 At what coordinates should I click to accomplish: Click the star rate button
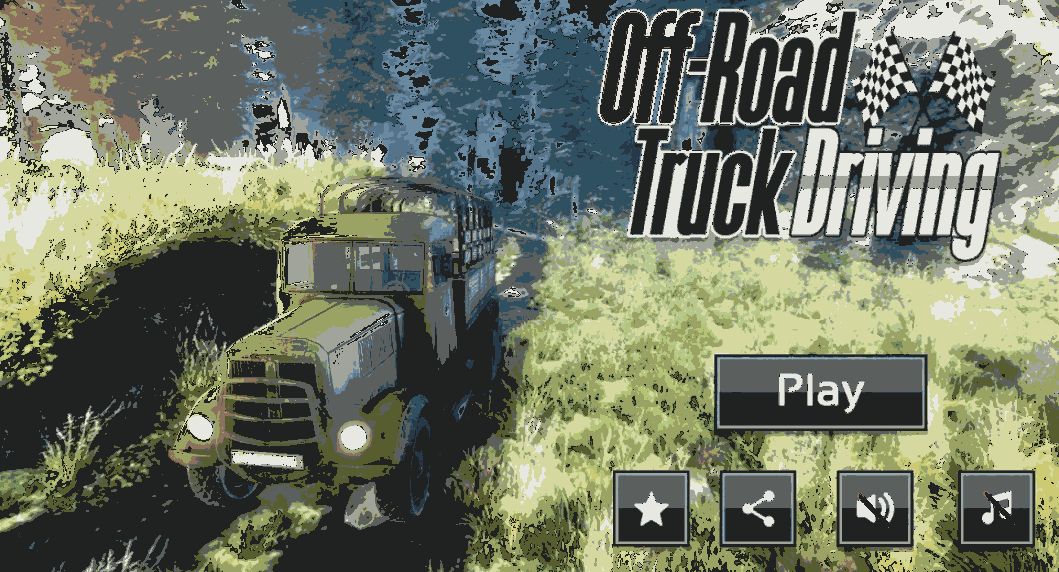click(x=652, y=509)
